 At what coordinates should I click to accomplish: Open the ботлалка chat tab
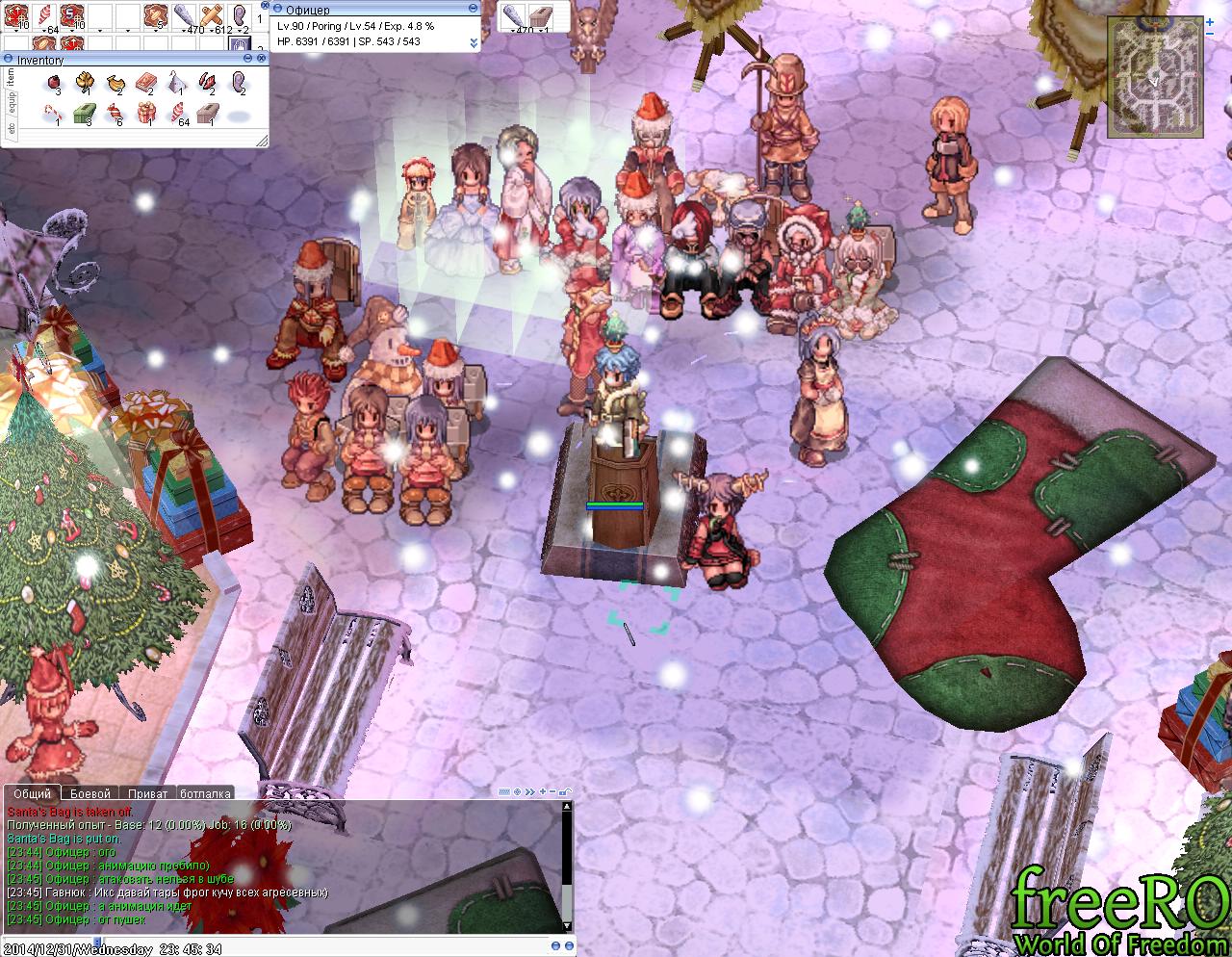pos(205,794)
